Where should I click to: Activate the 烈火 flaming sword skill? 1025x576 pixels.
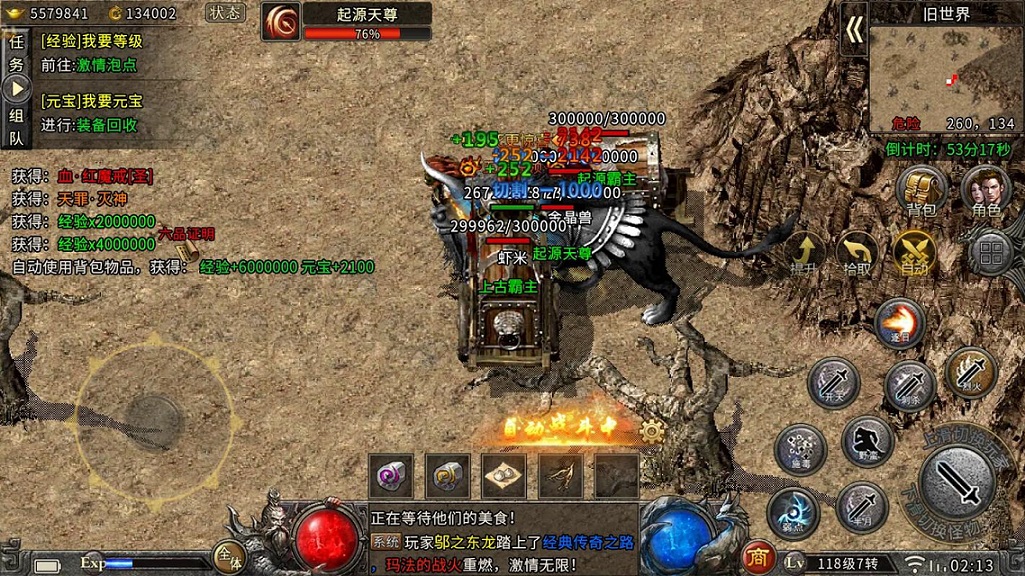970,372
